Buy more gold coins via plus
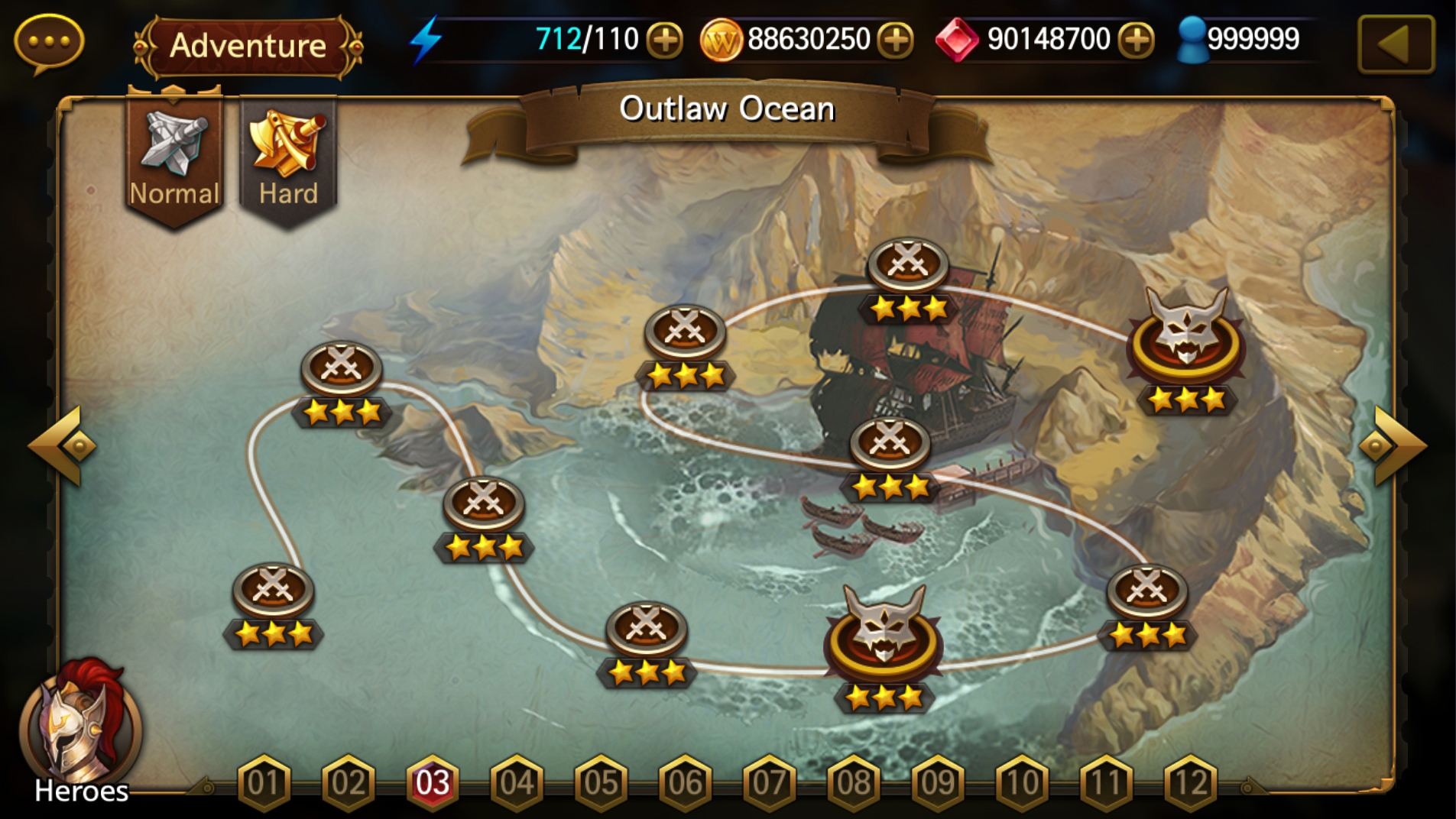This screenshot has width=1456, height=819. click(896, 40)
